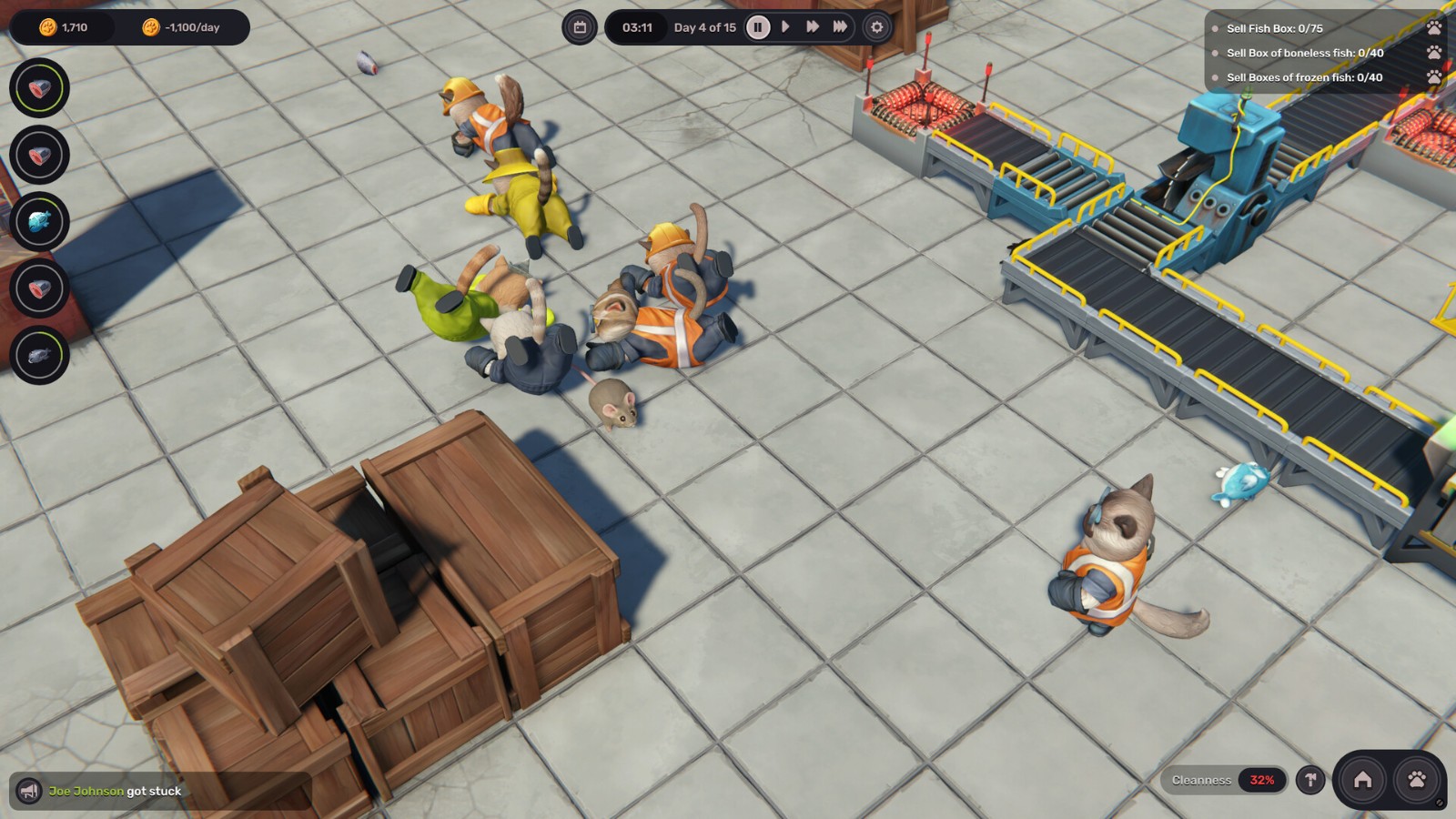Select the blue frozen fish order icon
The image size is (1456, 819).
click(39, 221)
